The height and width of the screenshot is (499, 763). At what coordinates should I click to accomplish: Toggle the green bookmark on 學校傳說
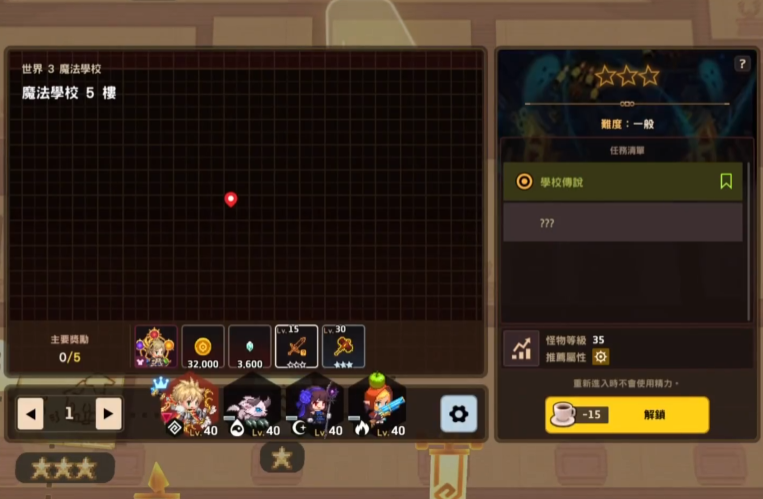click(x=726, y=181)
